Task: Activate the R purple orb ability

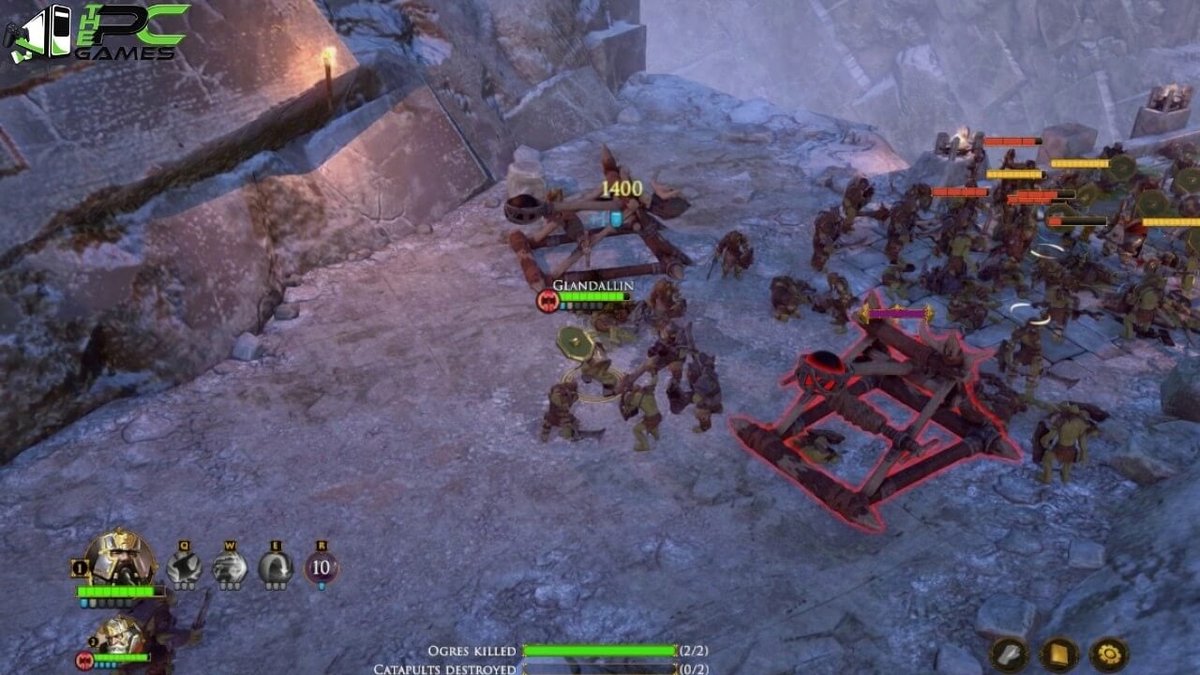Action: click(321, 568)
